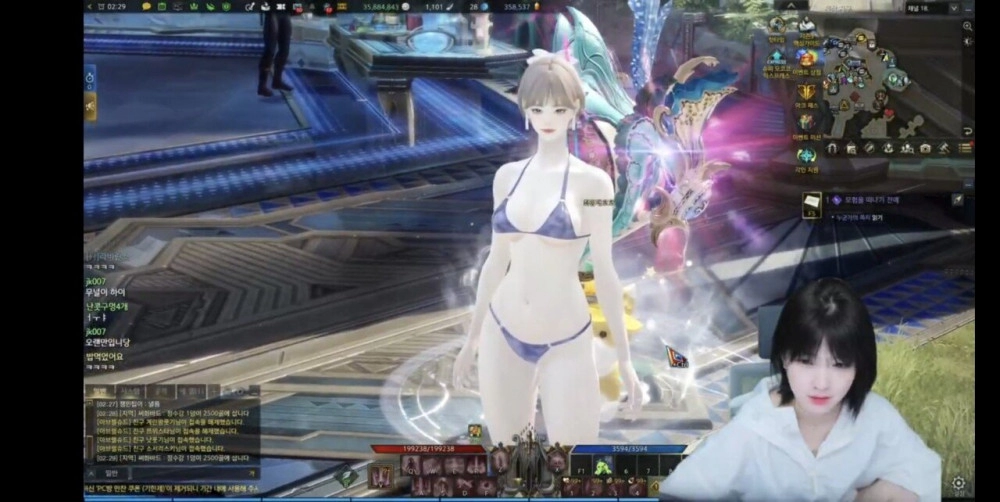The image size is (1000, 502).
Task: Select the first chat tab
Action: 101,391
